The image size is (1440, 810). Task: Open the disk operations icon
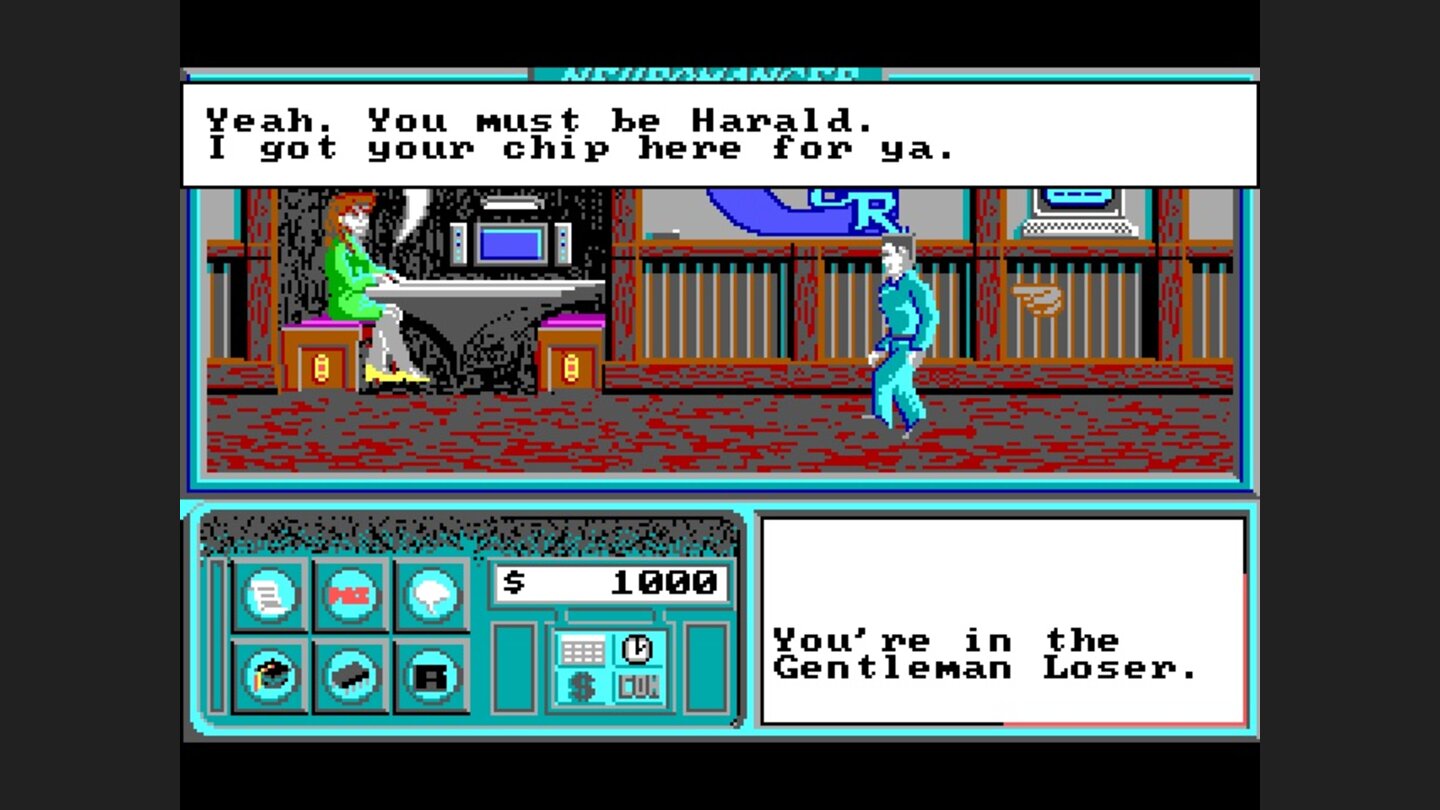point(428,672)
